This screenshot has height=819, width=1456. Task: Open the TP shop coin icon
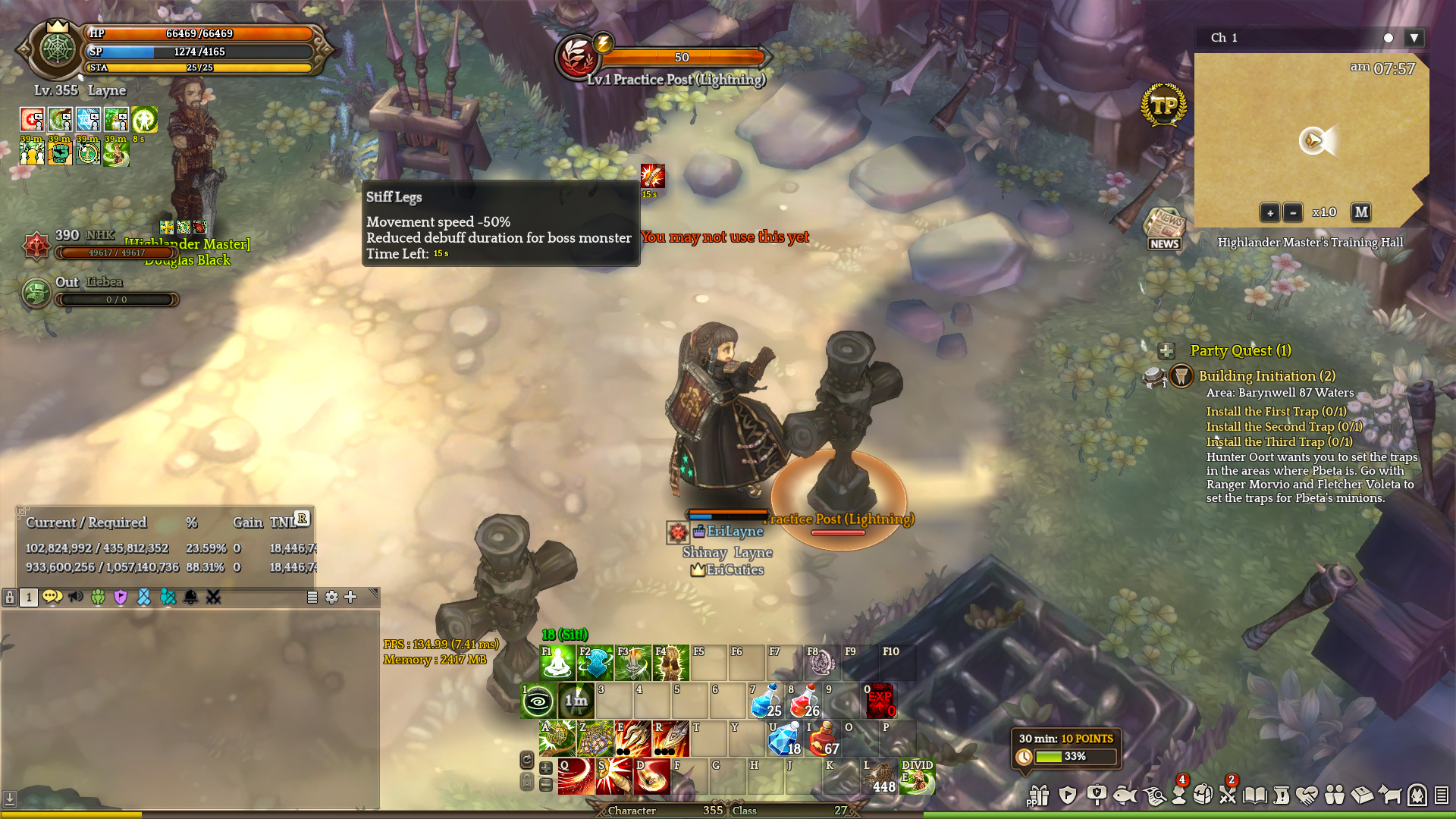point(1163,105)
